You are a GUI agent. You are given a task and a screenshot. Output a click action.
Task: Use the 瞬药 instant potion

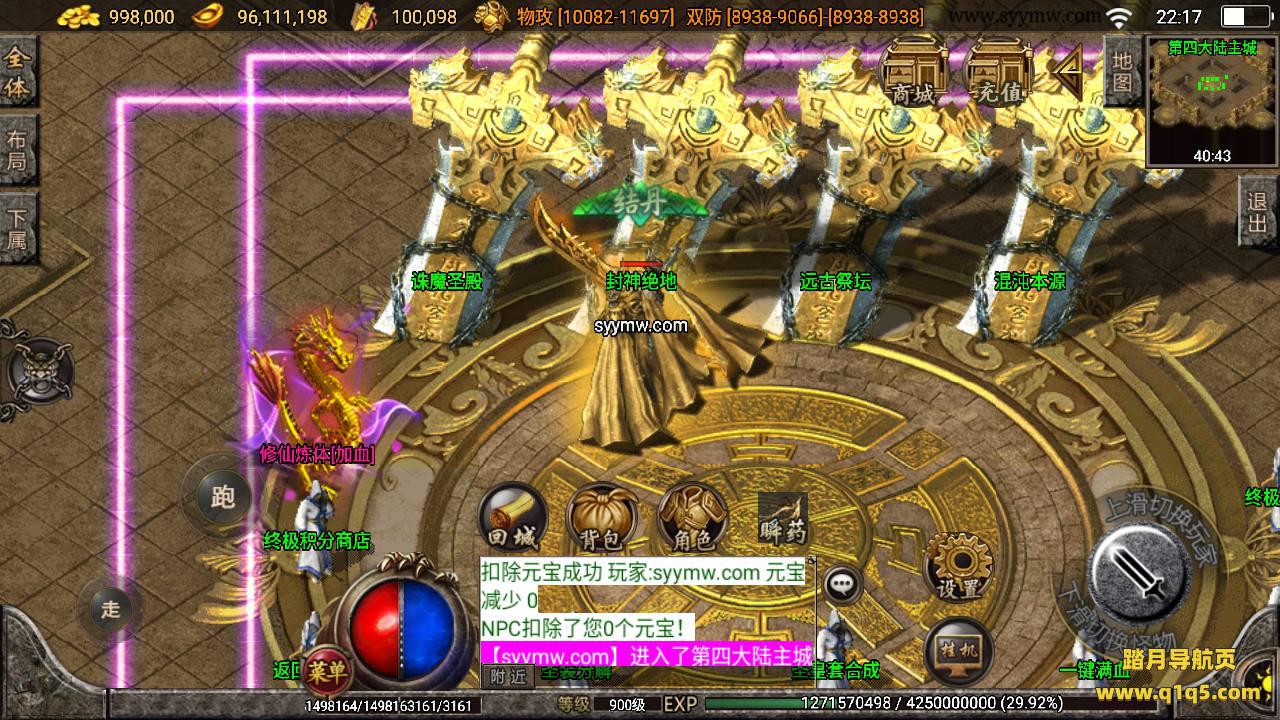point(782,518)
